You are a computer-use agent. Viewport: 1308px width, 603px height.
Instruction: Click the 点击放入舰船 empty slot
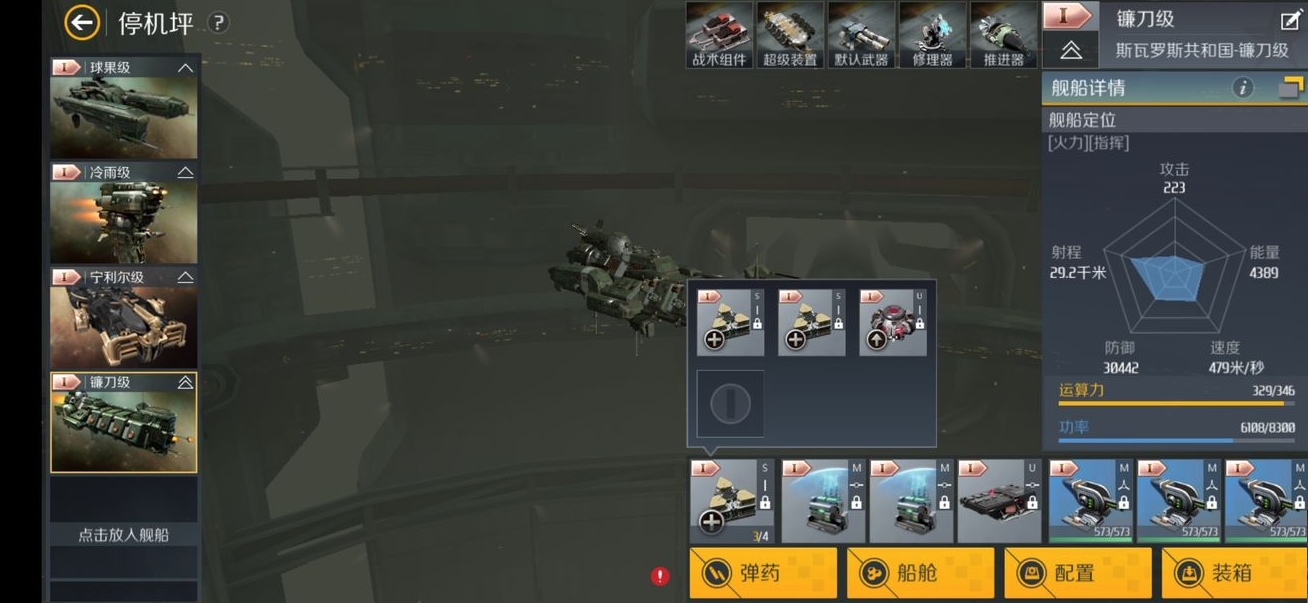(124, 534)
